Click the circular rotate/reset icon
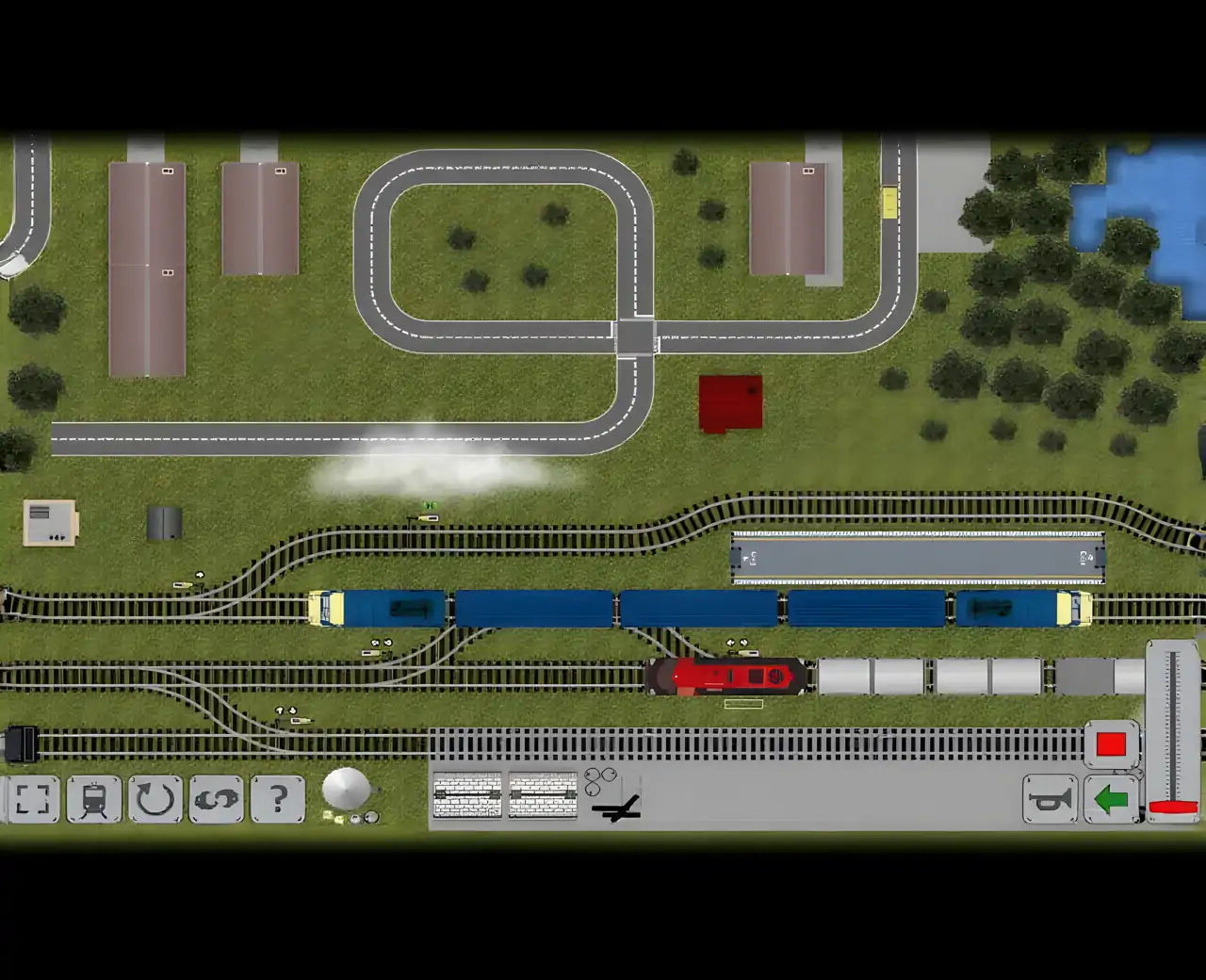The image size is (1206, 980). point(154,799)
